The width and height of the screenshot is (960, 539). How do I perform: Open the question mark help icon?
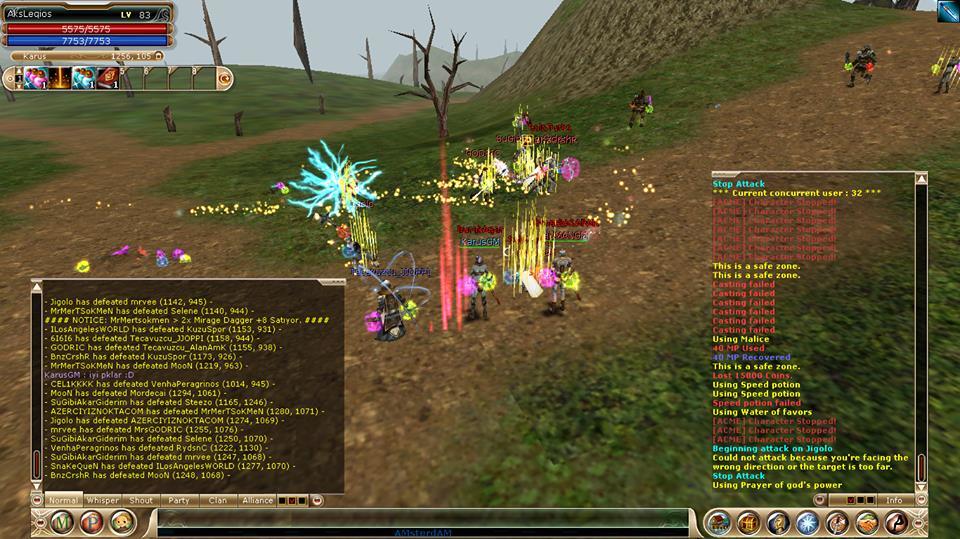[777, 522]
